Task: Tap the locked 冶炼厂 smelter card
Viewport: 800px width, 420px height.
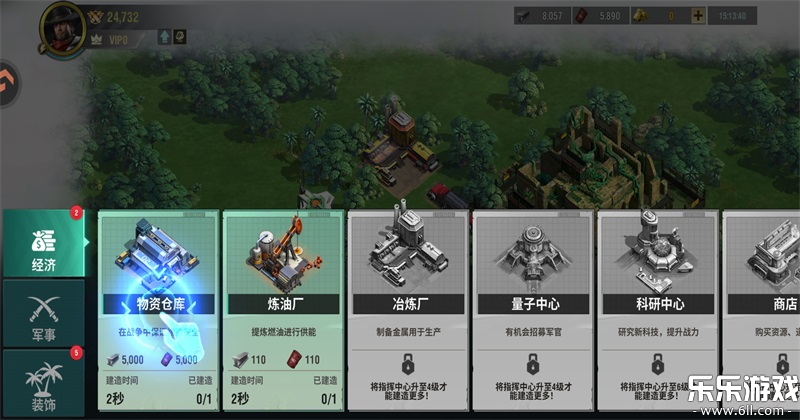Action: (x=408, y=300)
